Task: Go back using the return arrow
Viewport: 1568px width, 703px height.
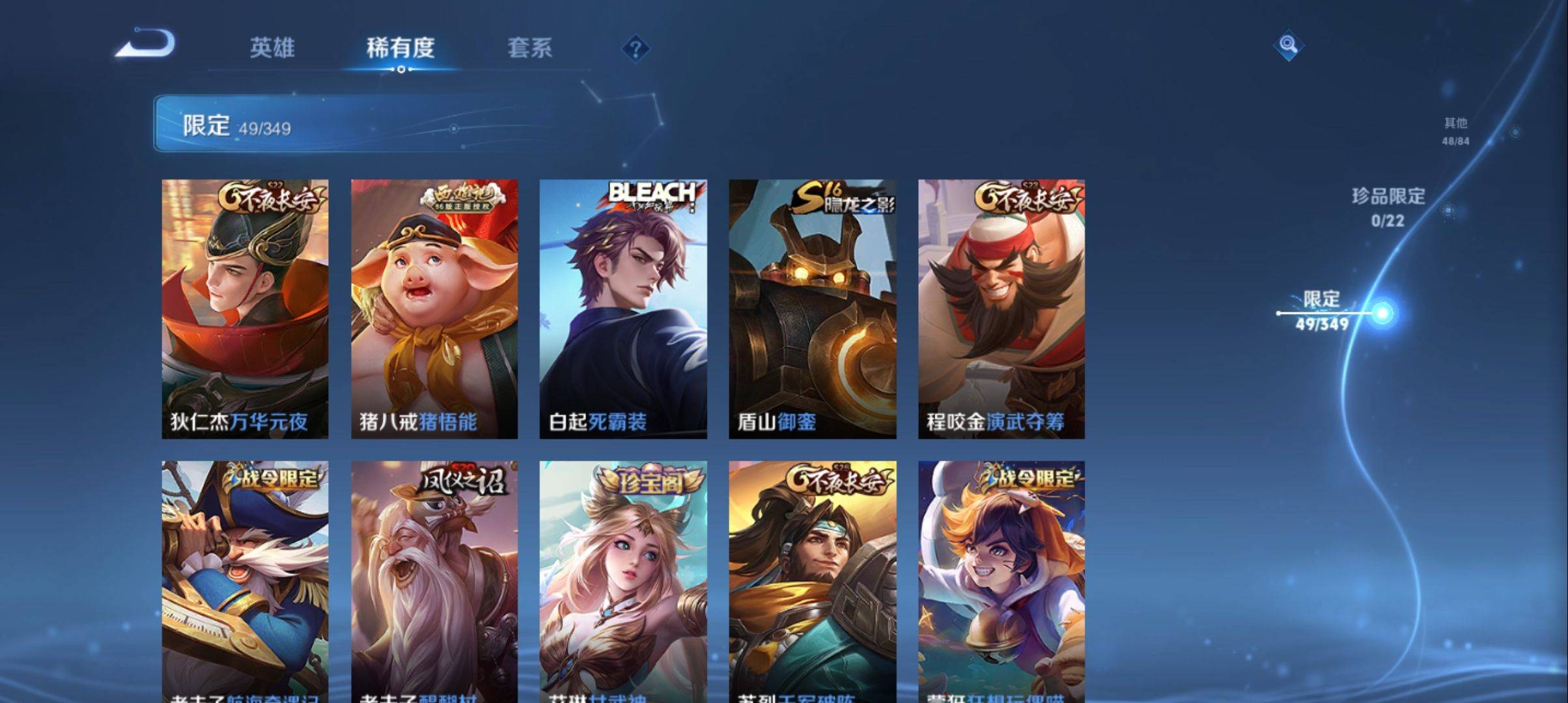Action: pyautogui.click(x=146, y=44)
